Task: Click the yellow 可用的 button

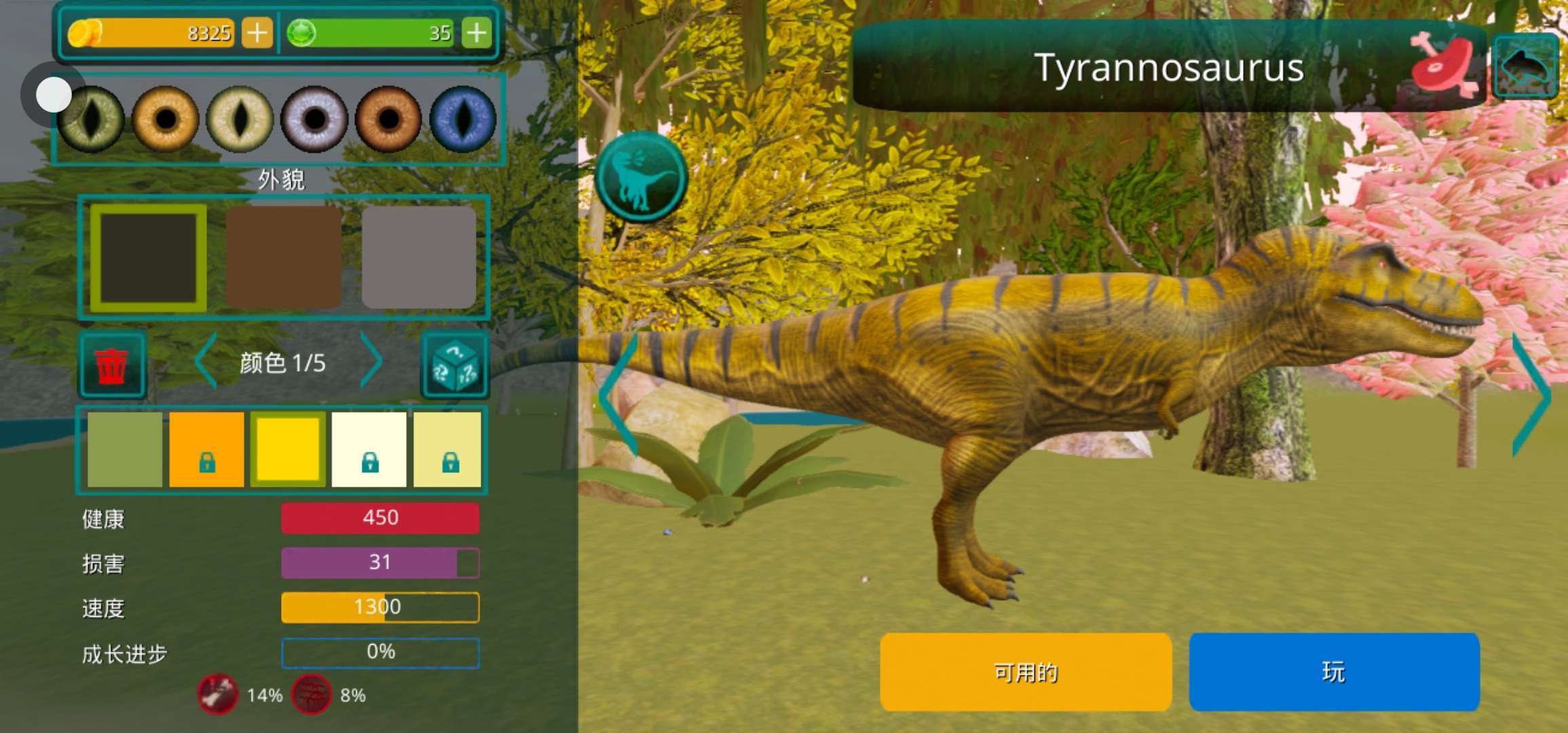Action: click(1025, 672)
